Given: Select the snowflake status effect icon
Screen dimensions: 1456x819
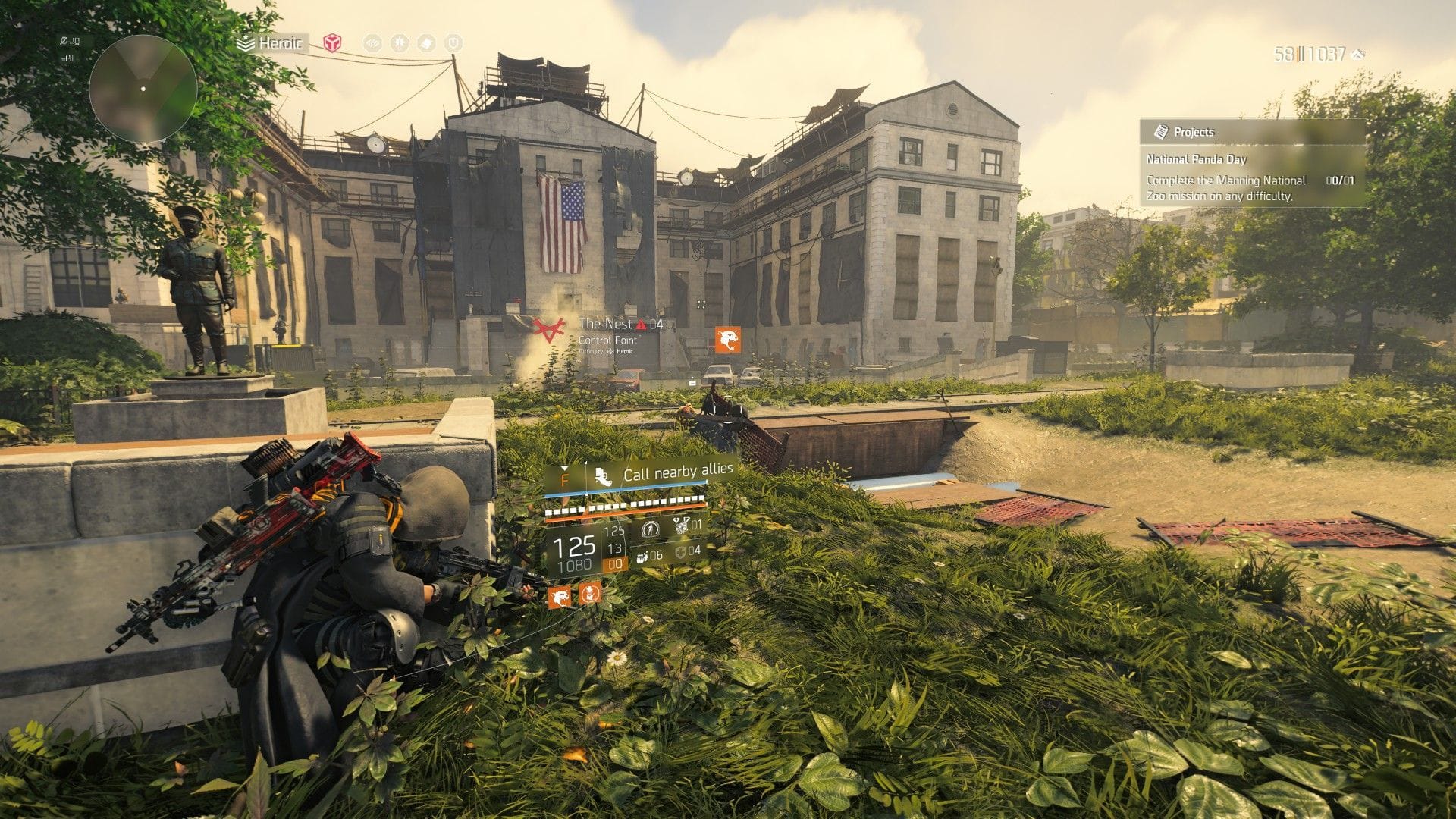Looking at the screenshot, I should (x=400, y=42).
